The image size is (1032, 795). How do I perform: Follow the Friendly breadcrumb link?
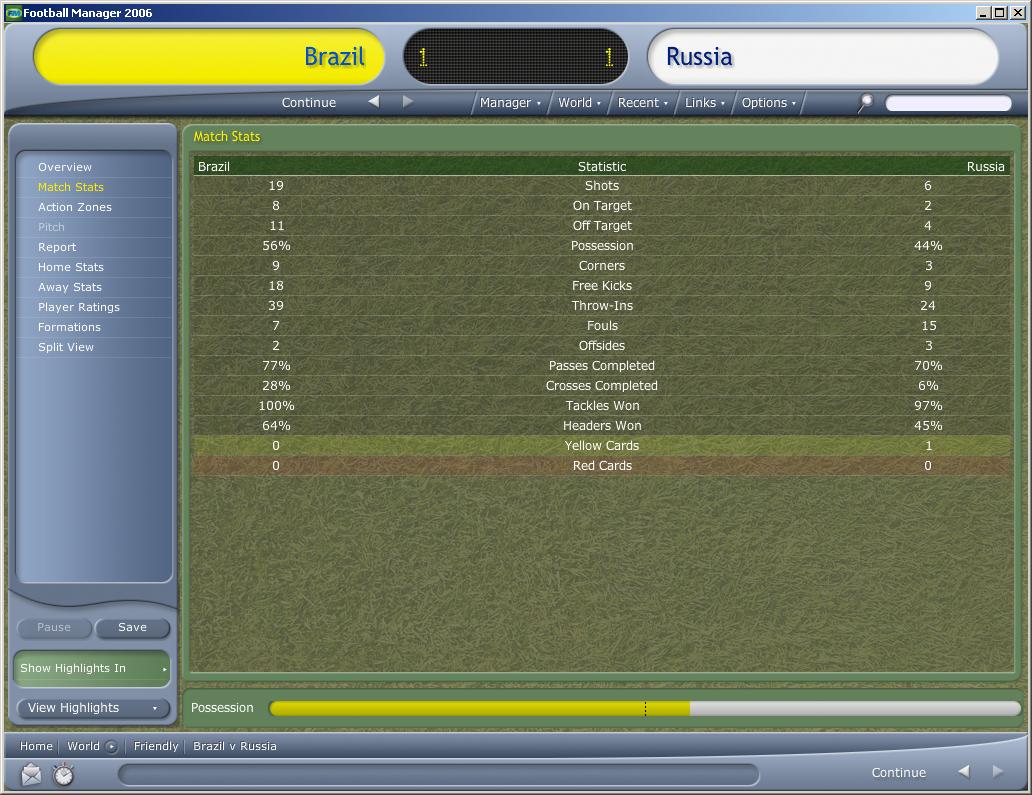pos(156,746)
